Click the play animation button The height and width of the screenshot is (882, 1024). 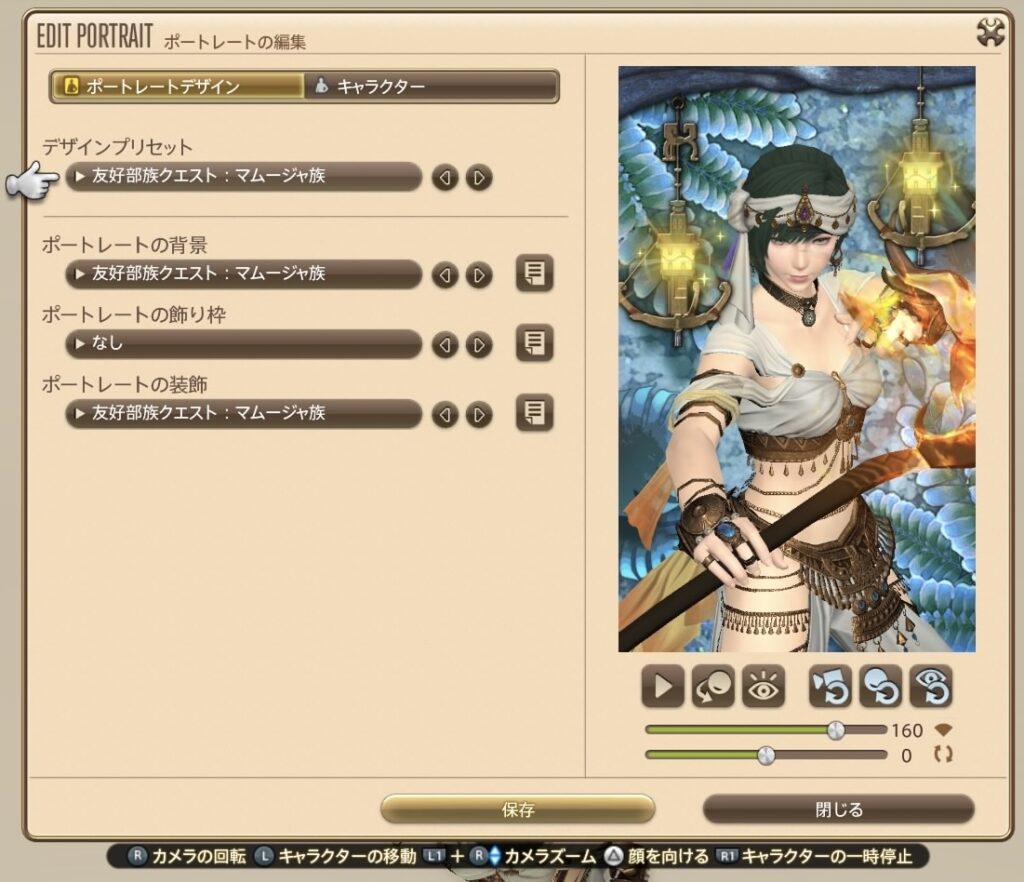[x=663, y=687]
